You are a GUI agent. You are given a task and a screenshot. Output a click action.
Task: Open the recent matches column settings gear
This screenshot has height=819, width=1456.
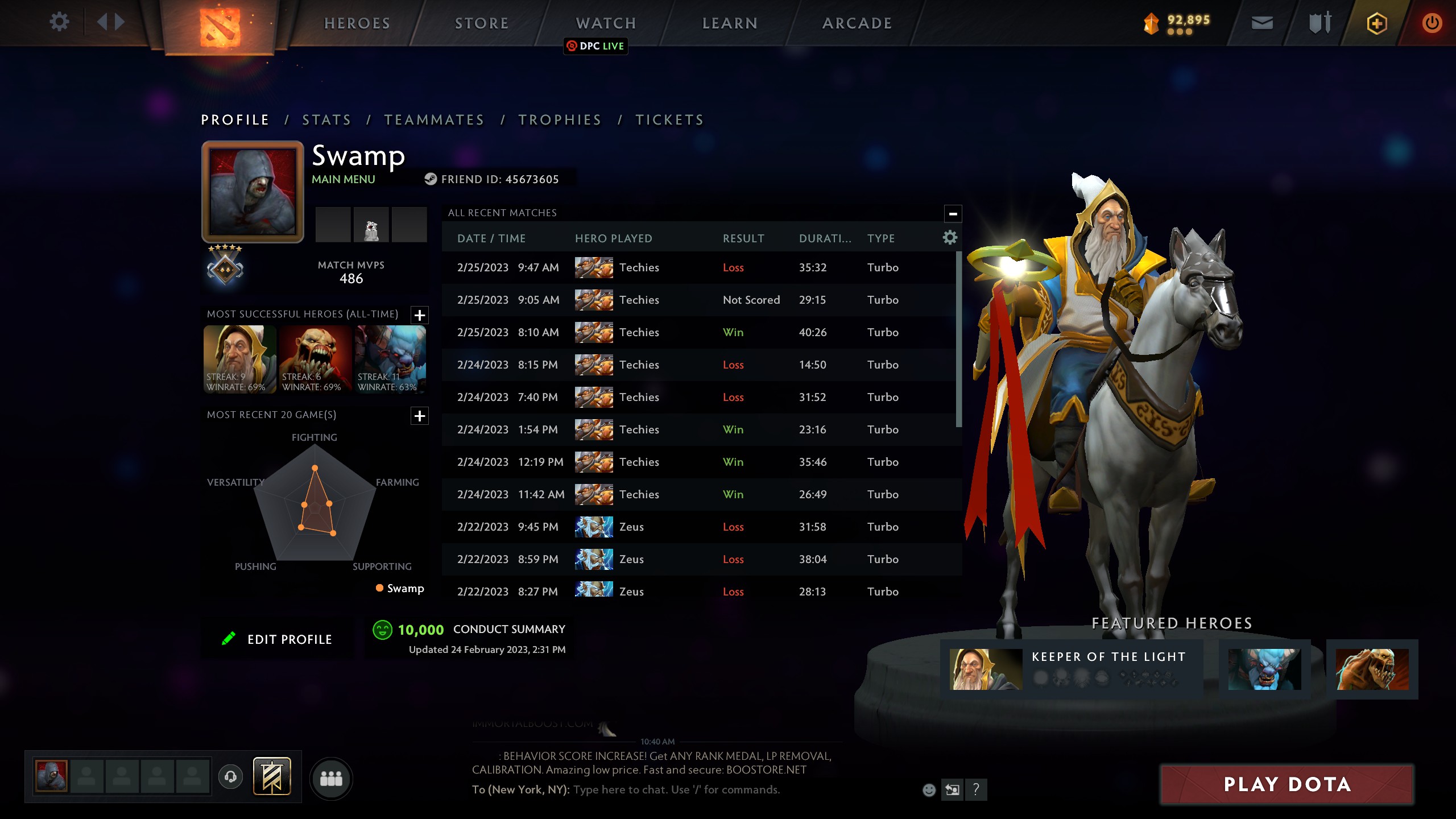[949, 238]
